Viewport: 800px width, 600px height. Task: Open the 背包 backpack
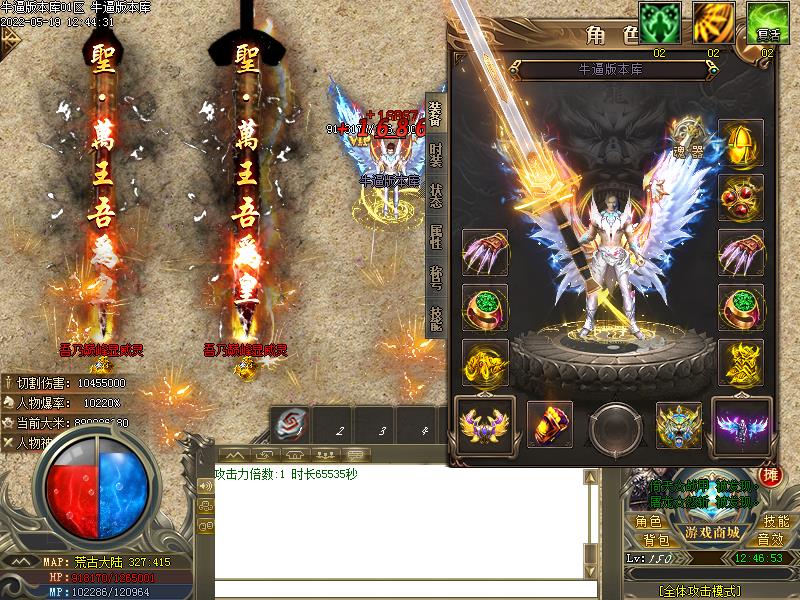648,540
